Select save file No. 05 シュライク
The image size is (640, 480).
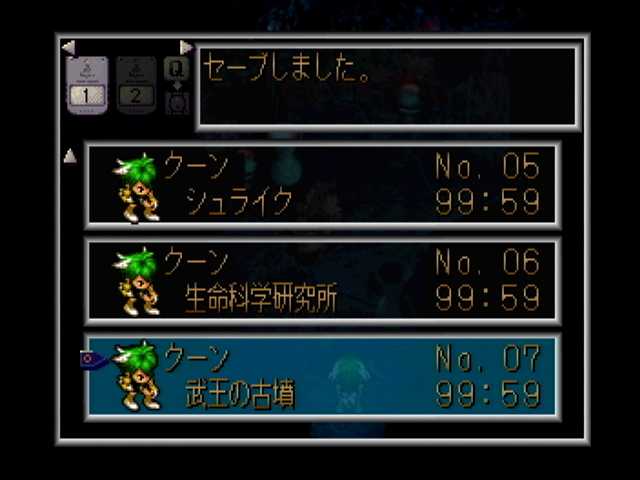[x=322, y=185]
